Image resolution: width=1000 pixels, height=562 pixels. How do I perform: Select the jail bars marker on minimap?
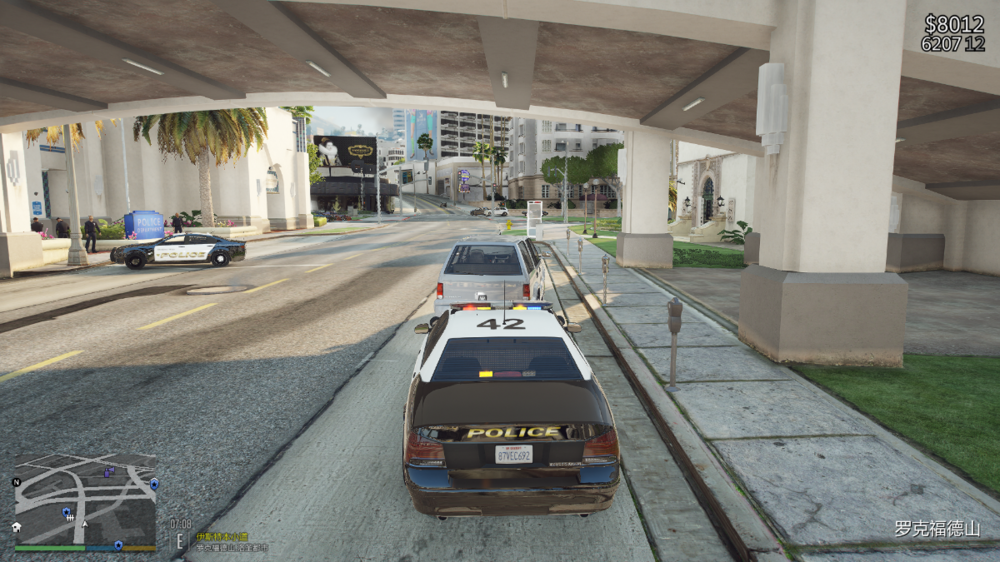[70, 518]
